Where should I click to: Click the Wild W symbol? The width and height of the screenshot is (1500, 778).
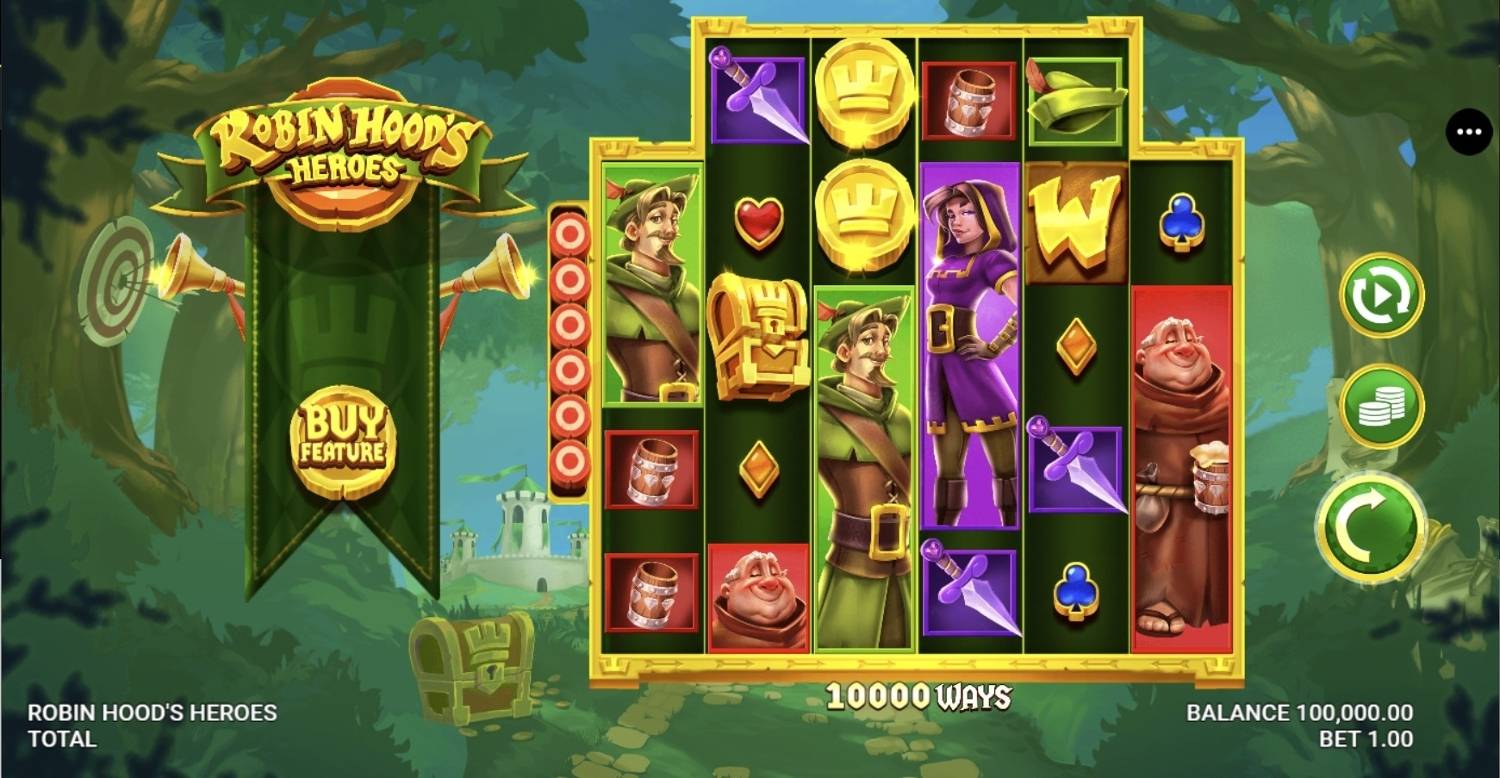[1078, 224]
